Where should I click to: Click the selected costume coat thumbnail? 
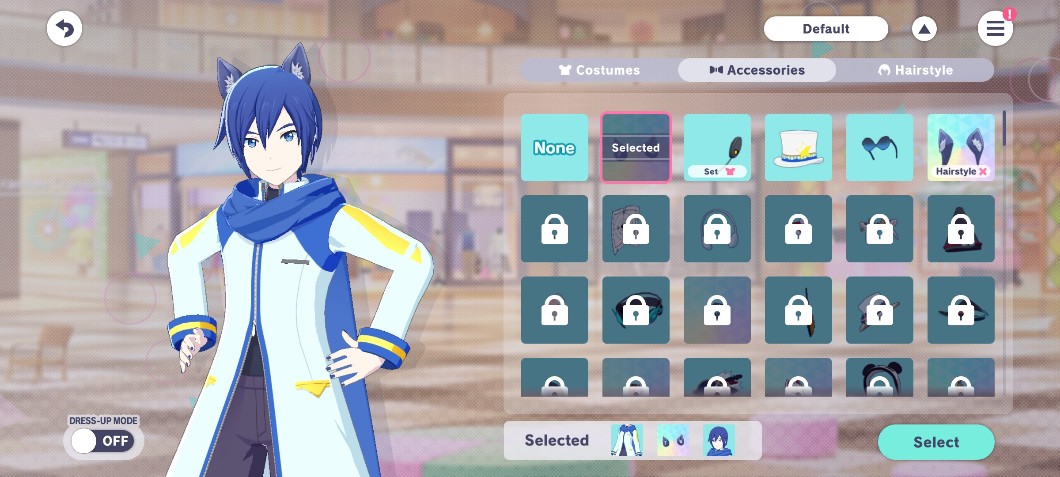pos(627,440)
